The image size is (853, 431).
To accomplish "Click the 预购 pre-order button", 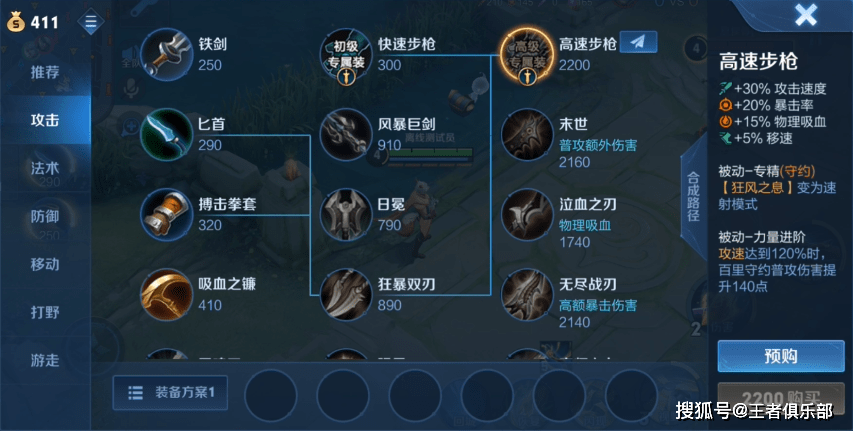I will pyautogui.click(x=780, y=356).
